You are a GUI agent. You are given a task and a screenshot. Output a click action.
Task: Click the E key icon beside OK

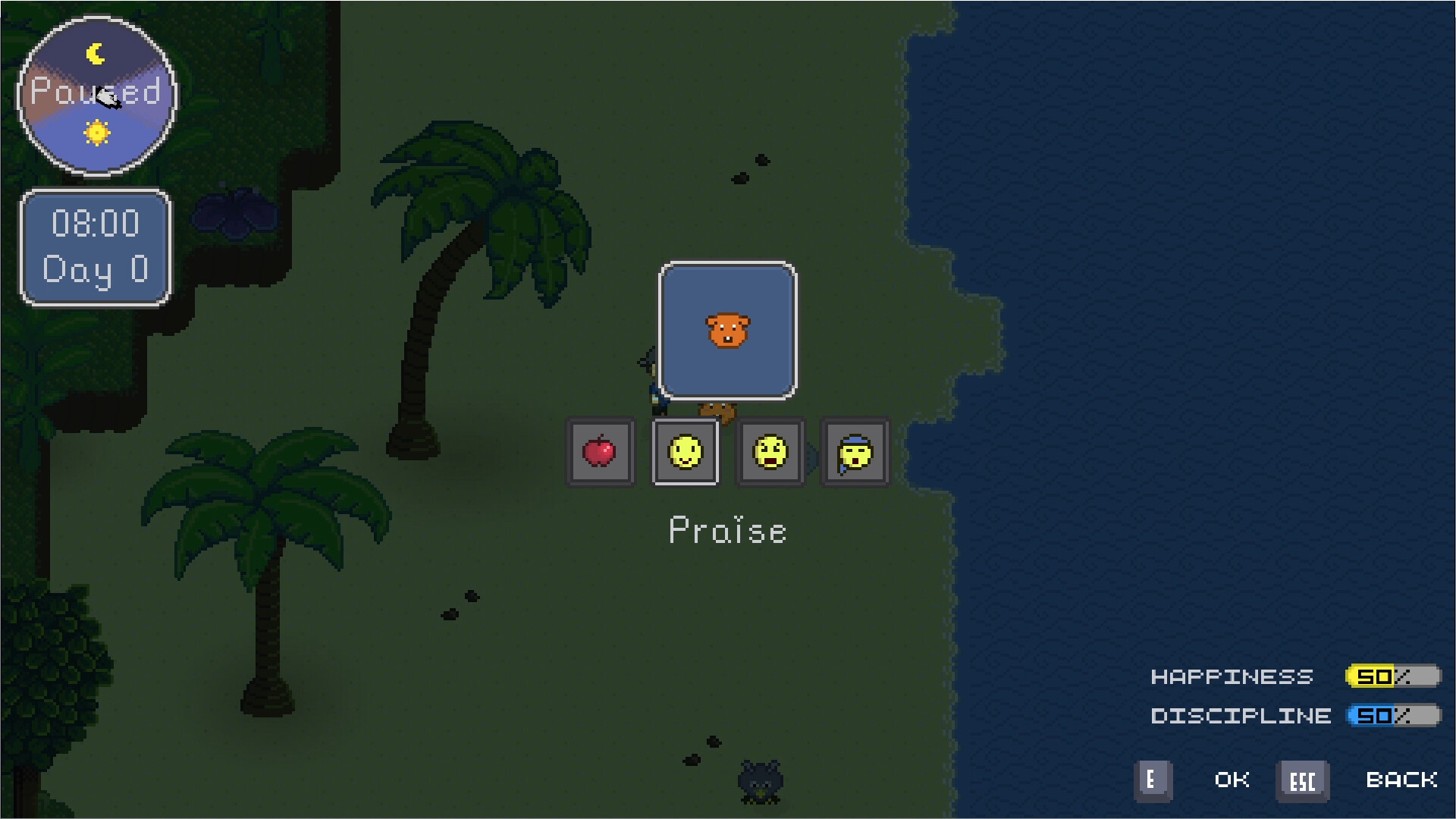1153,780
